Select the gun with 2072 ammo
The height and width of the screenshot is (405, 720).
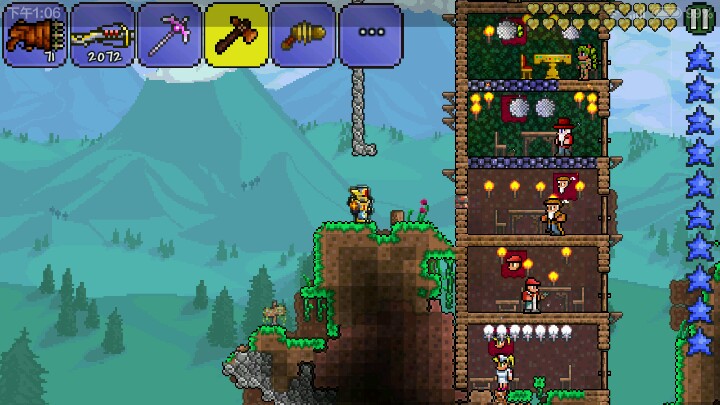pyautogui.click(x=102, y=35)
